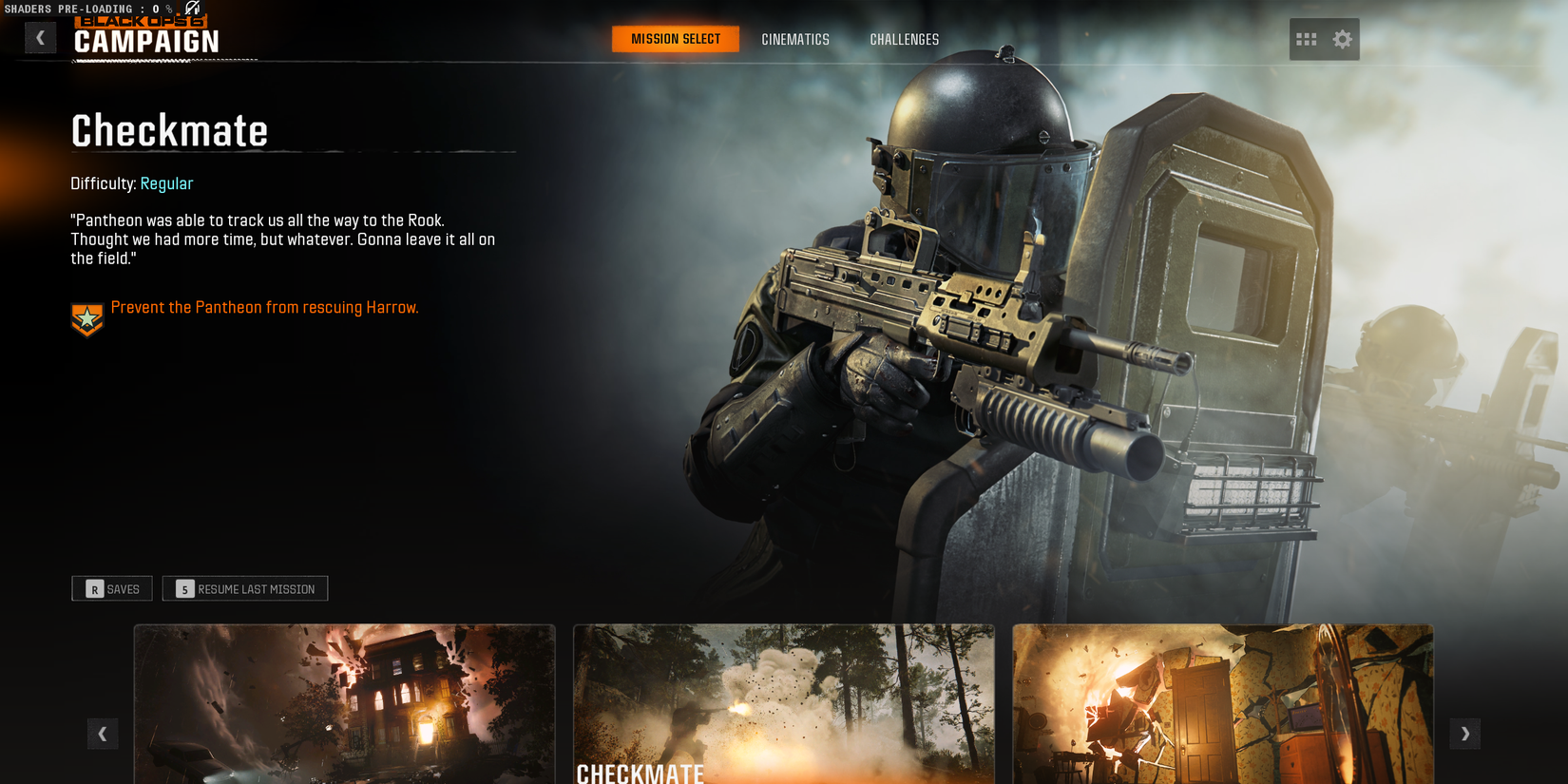
Task: Select the MISSION SELECT tab
Action: point(676,39)
